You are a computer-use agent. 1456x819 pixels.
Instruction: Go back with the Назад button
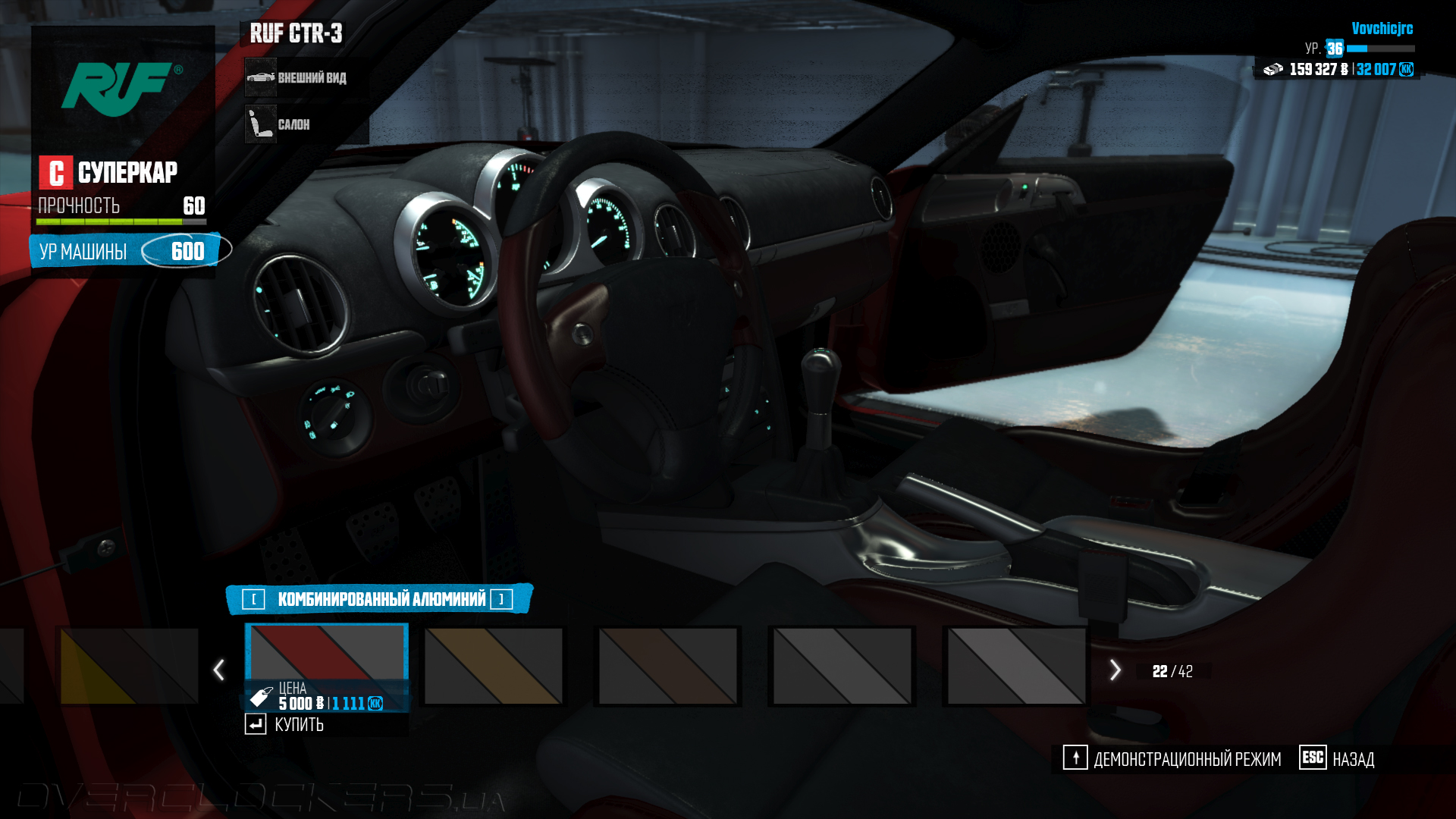[x=1337, y=758]
